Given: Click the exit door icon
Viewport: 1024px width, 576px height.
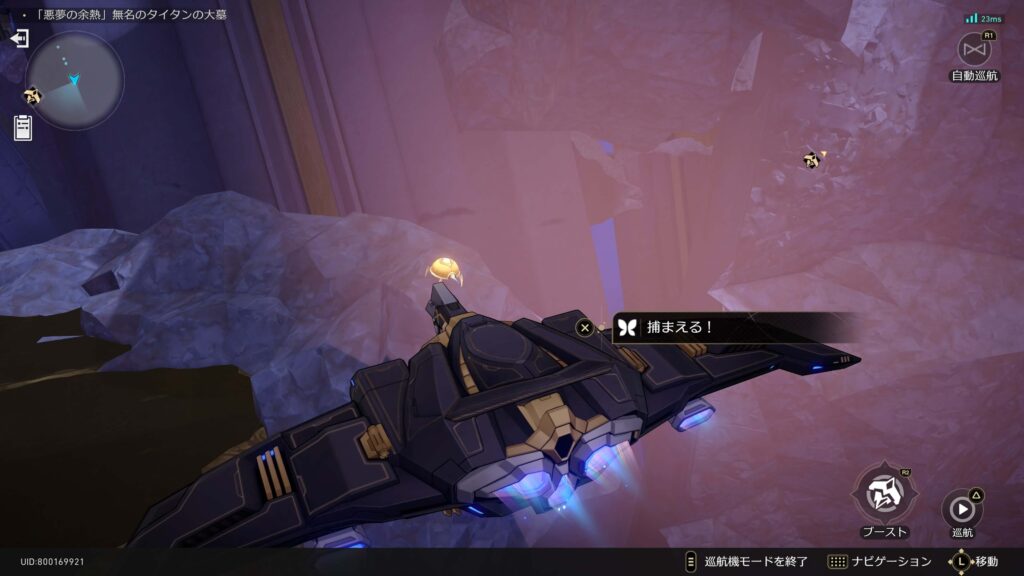Looking at the screenshot, I should click(x=19, y=39).
